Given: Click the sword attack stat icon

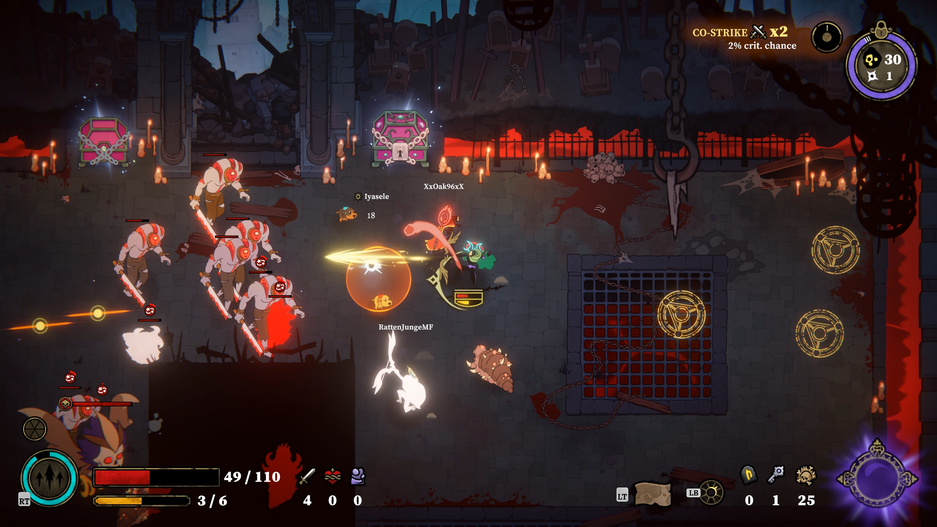Looking at the screenshot, I should coord(307,476).
